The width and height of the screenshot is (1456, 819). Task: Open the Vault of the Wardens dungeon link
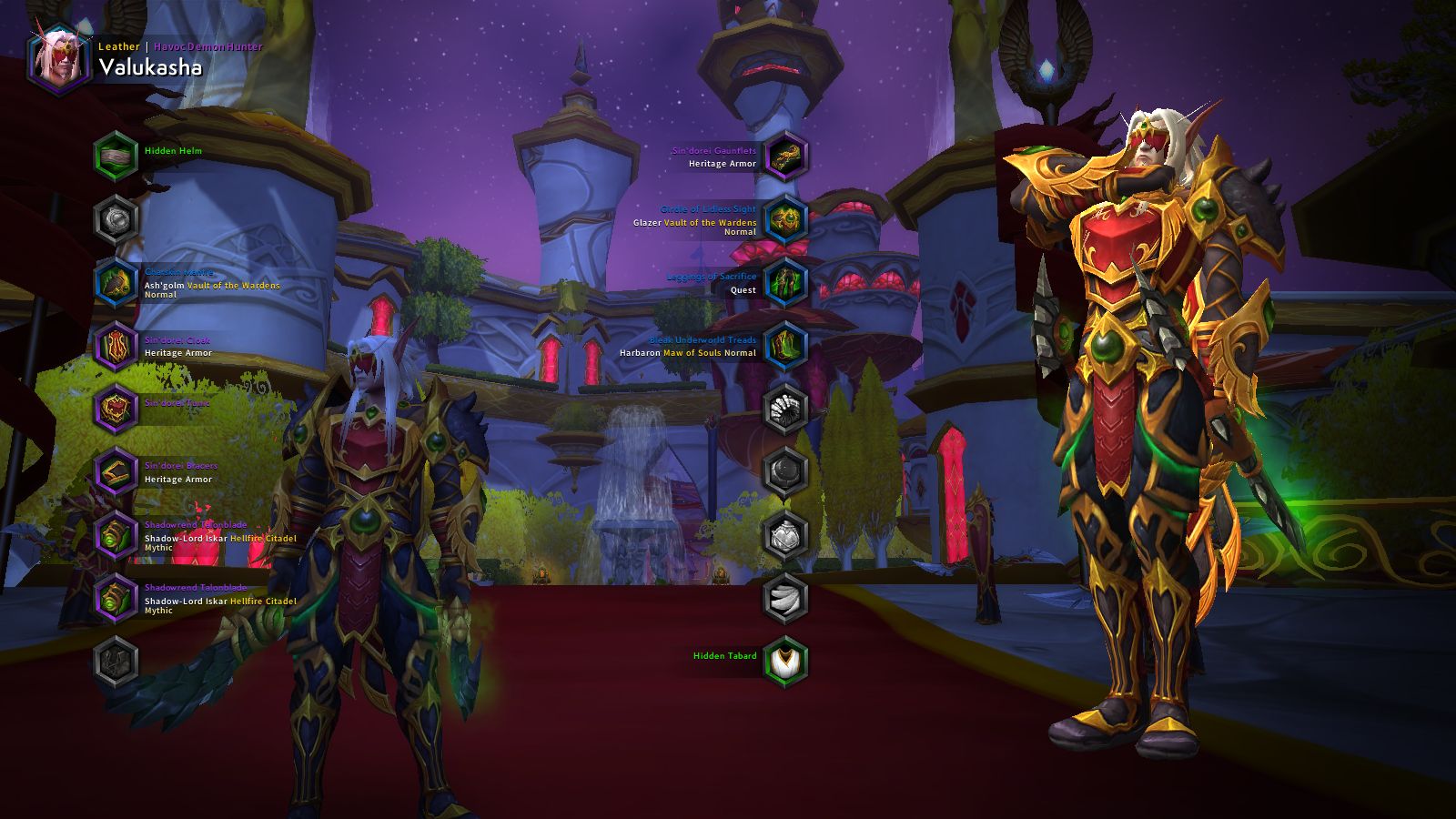pyautogui.click(x=230, y=284)
